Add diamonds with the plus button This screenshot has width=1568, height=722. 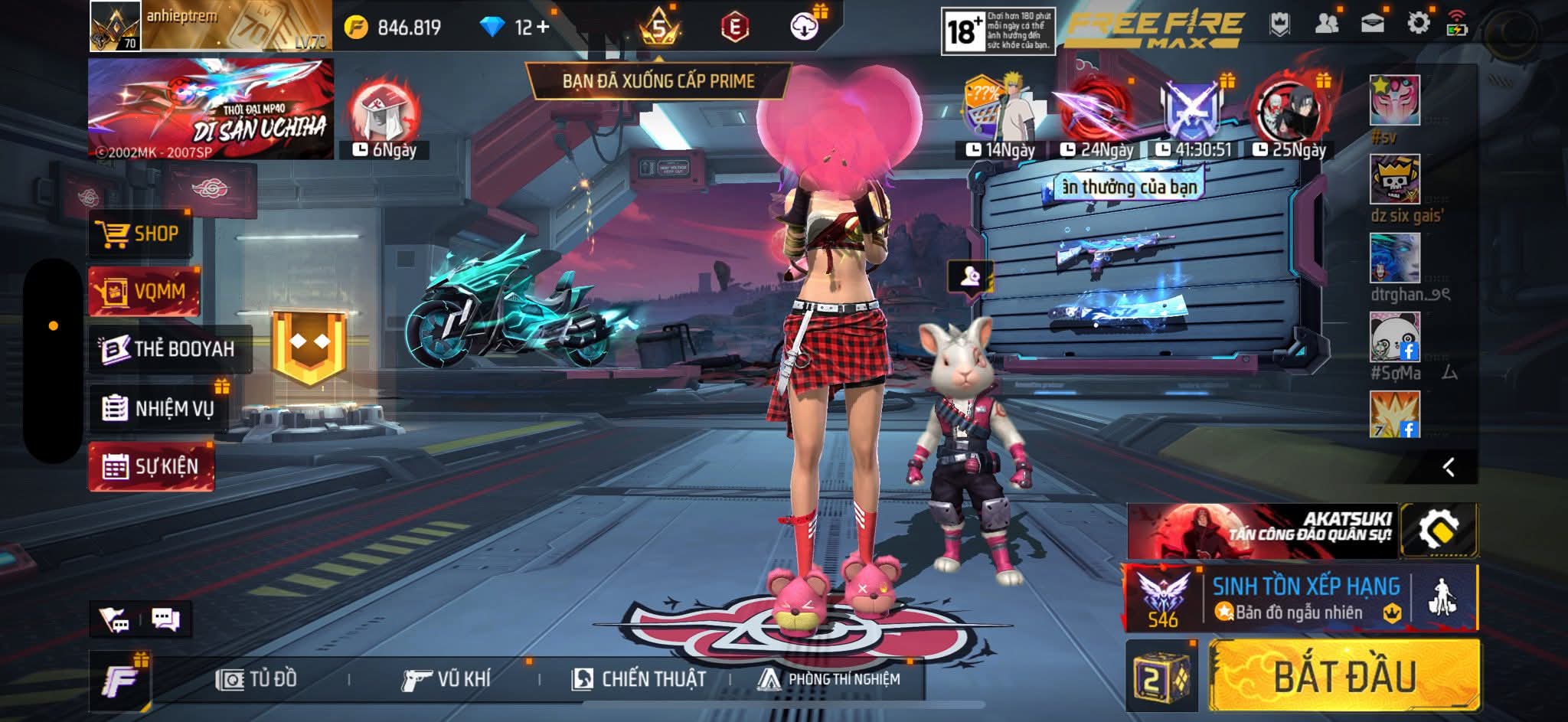pyautogui.click(x=543, y=28)
